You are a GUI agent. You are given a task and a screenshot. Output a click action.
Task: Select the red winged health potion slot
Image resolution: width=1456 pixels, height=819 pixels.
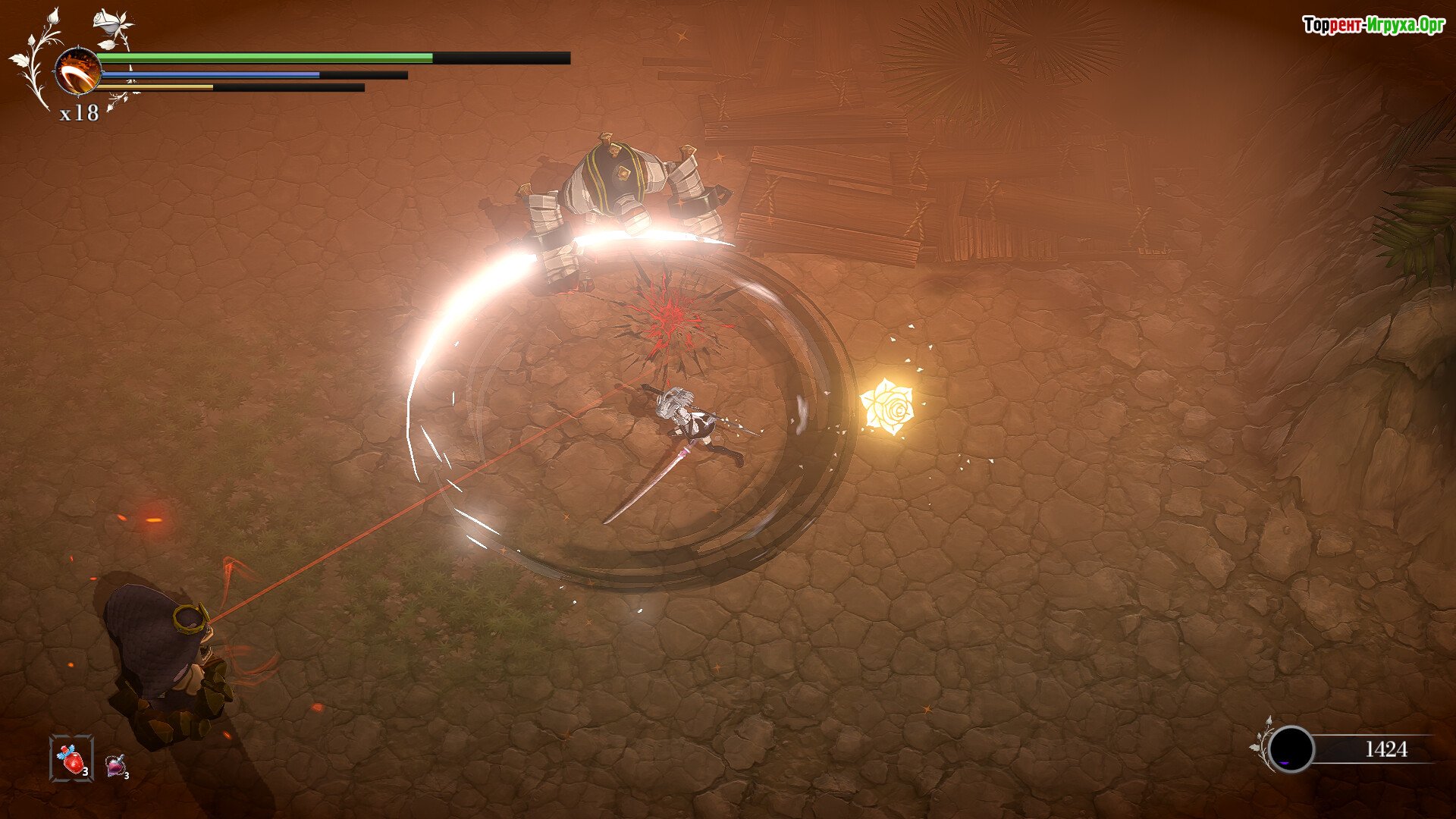coord(72,758)
